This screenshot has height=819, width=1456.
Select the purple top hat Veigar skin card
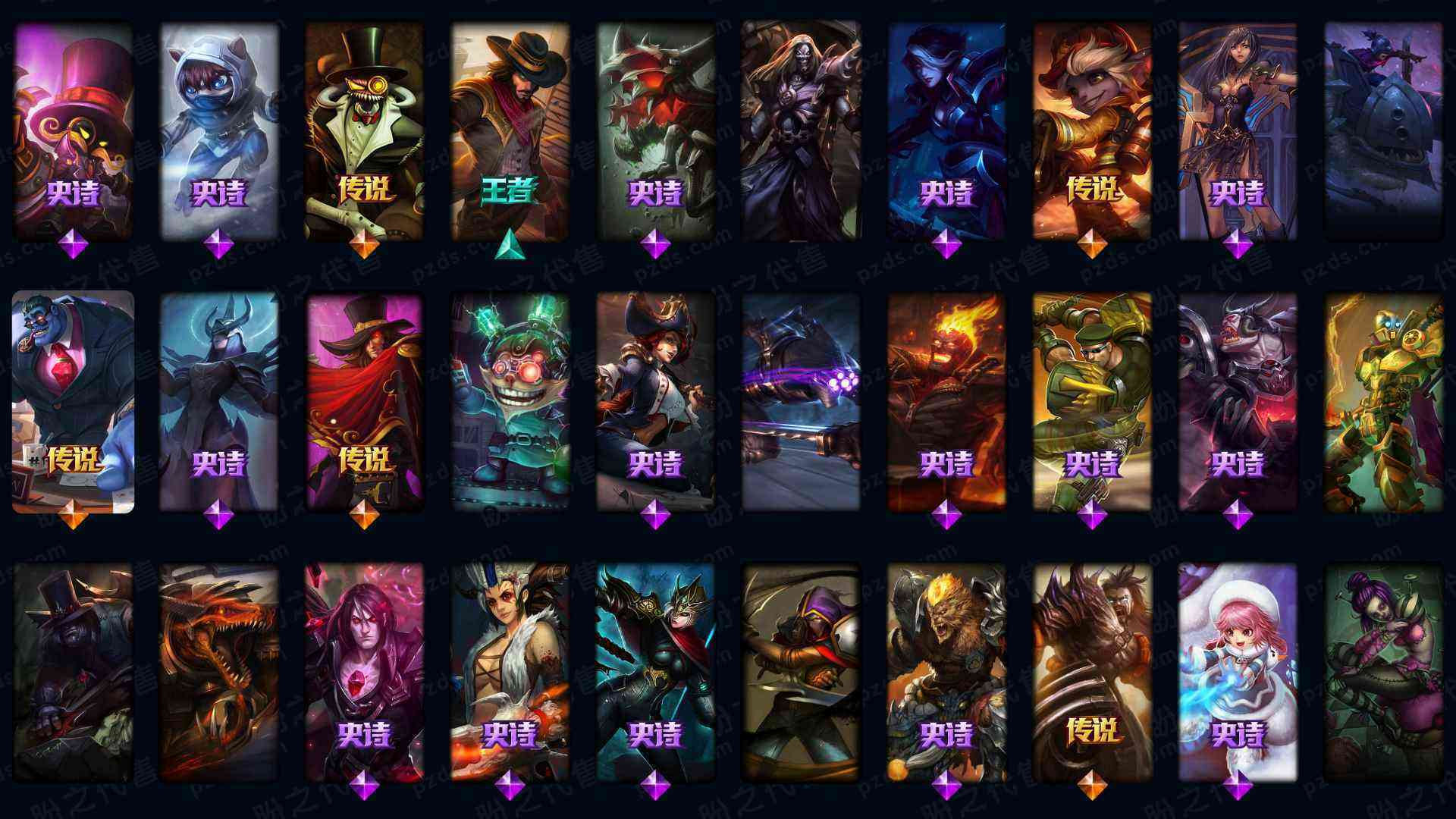(73, 129)
